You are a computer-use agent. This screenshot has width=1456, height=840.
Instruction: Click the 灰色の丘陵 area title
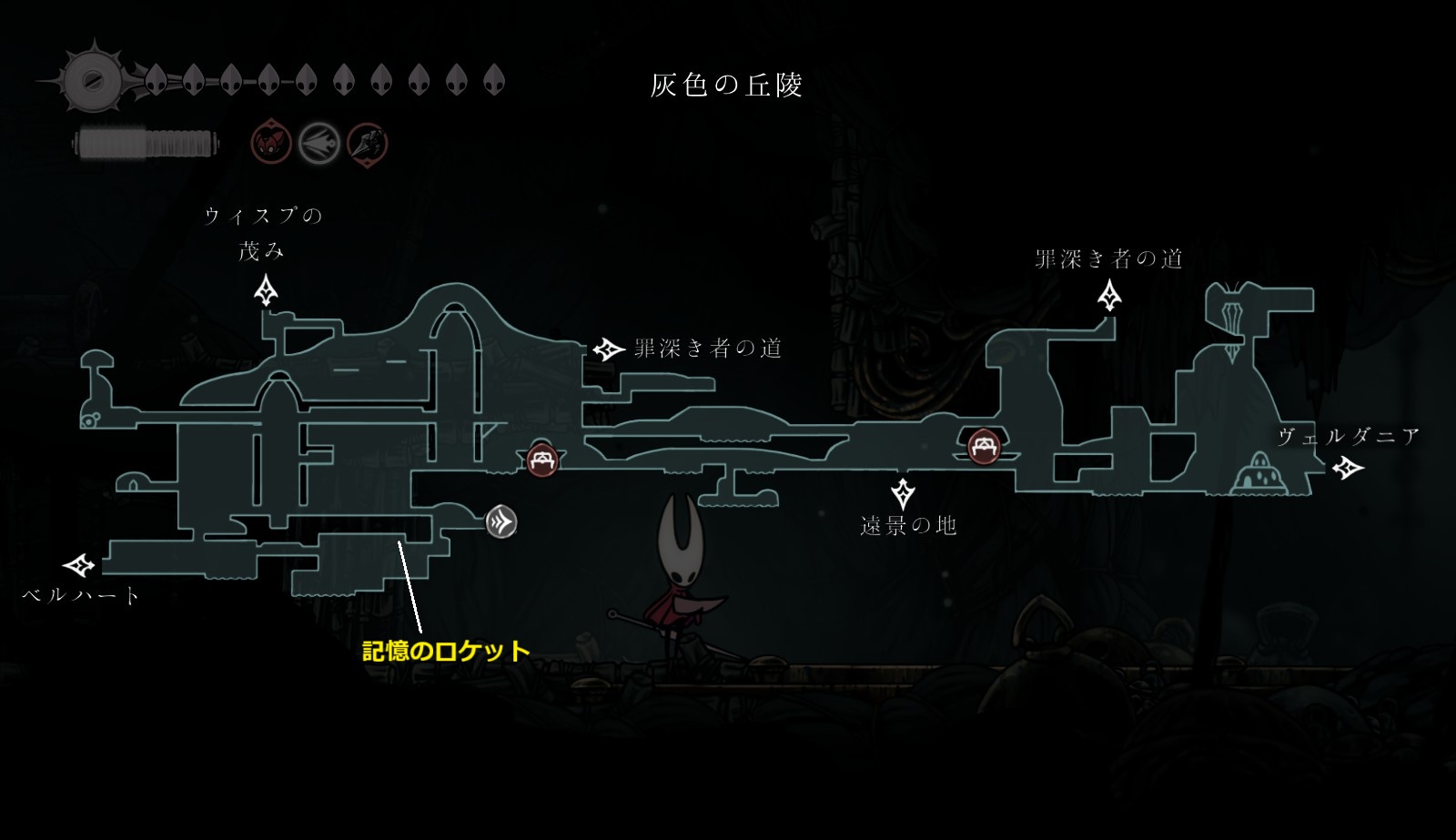coord(726,86)
